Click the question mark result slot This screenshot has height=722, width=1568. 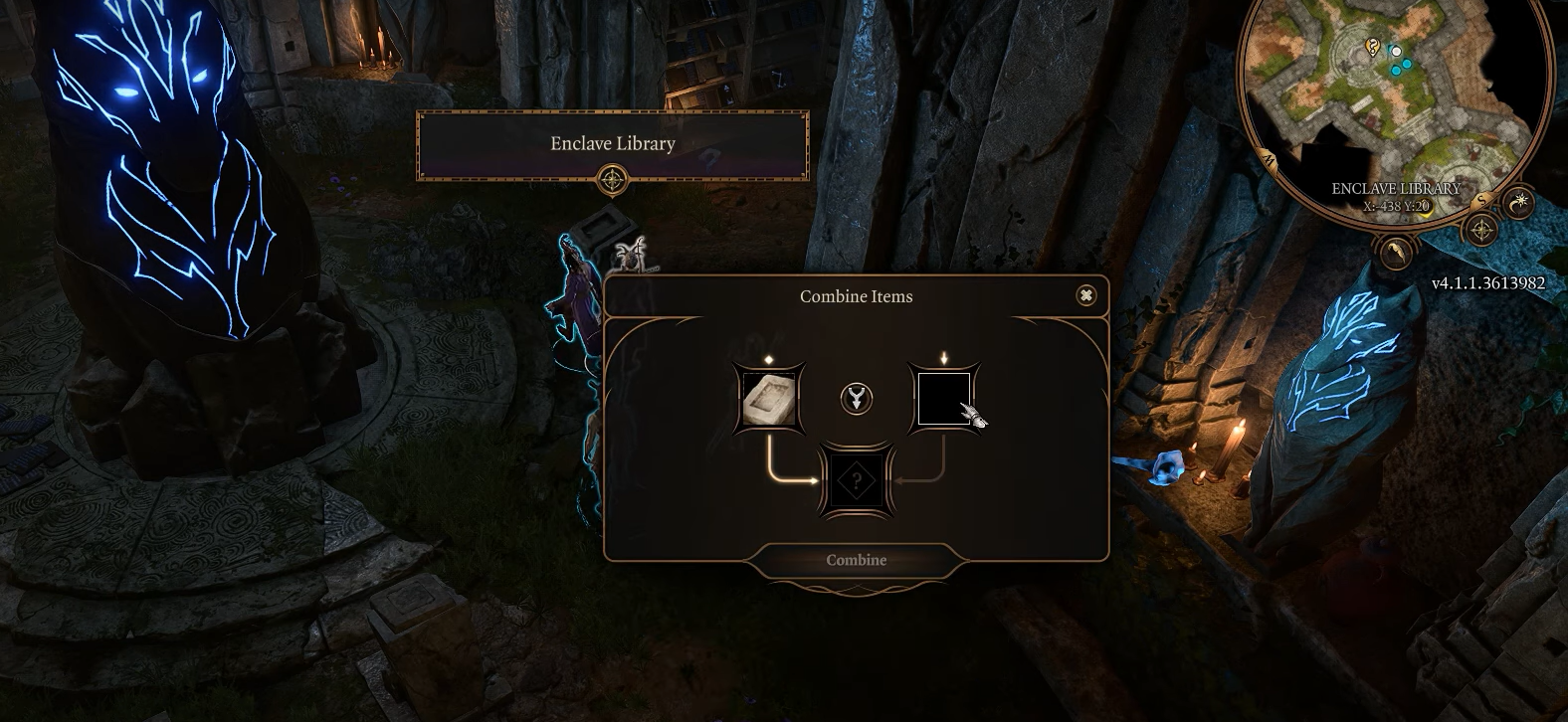(856, 482)
